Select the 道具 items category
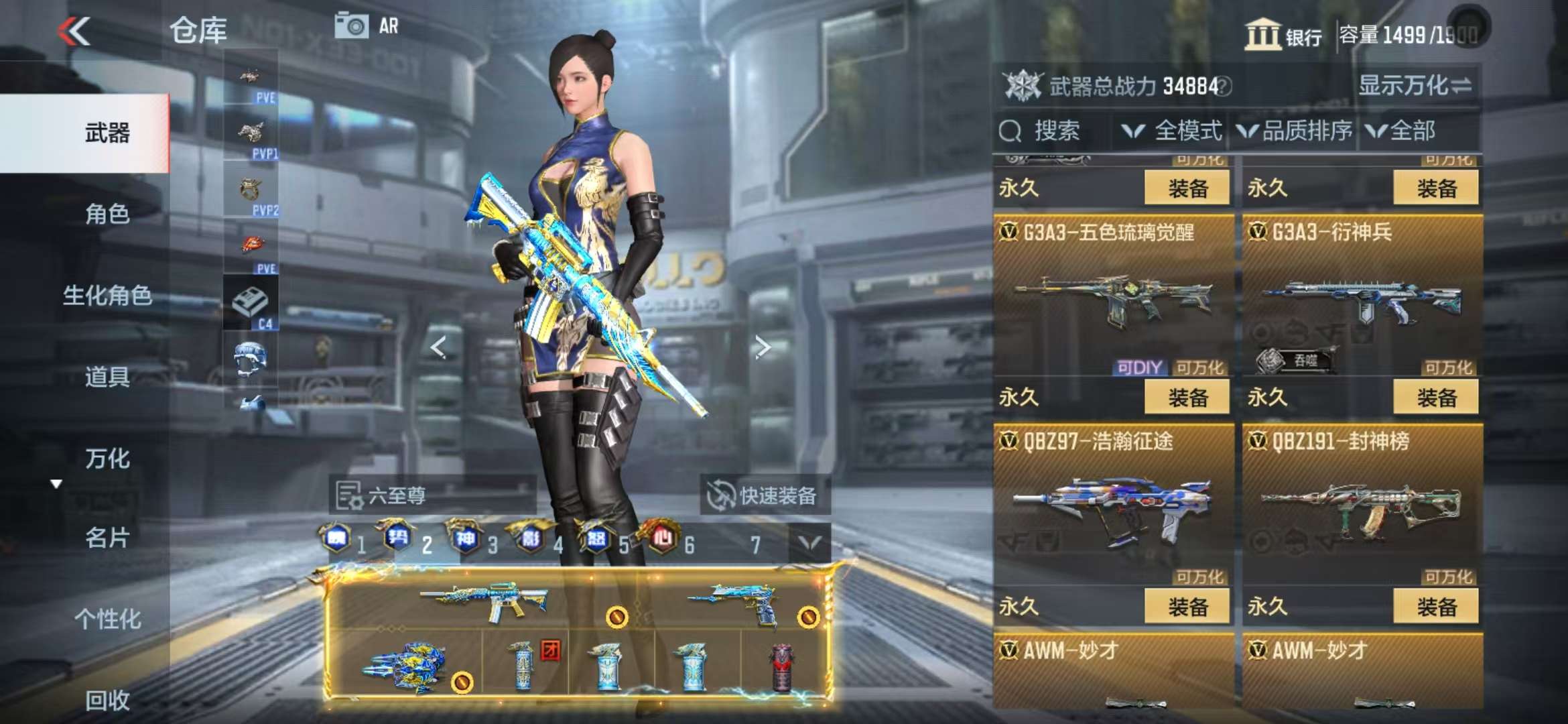The height and width of the screenshot is (724, 1568). click(107, 377)
